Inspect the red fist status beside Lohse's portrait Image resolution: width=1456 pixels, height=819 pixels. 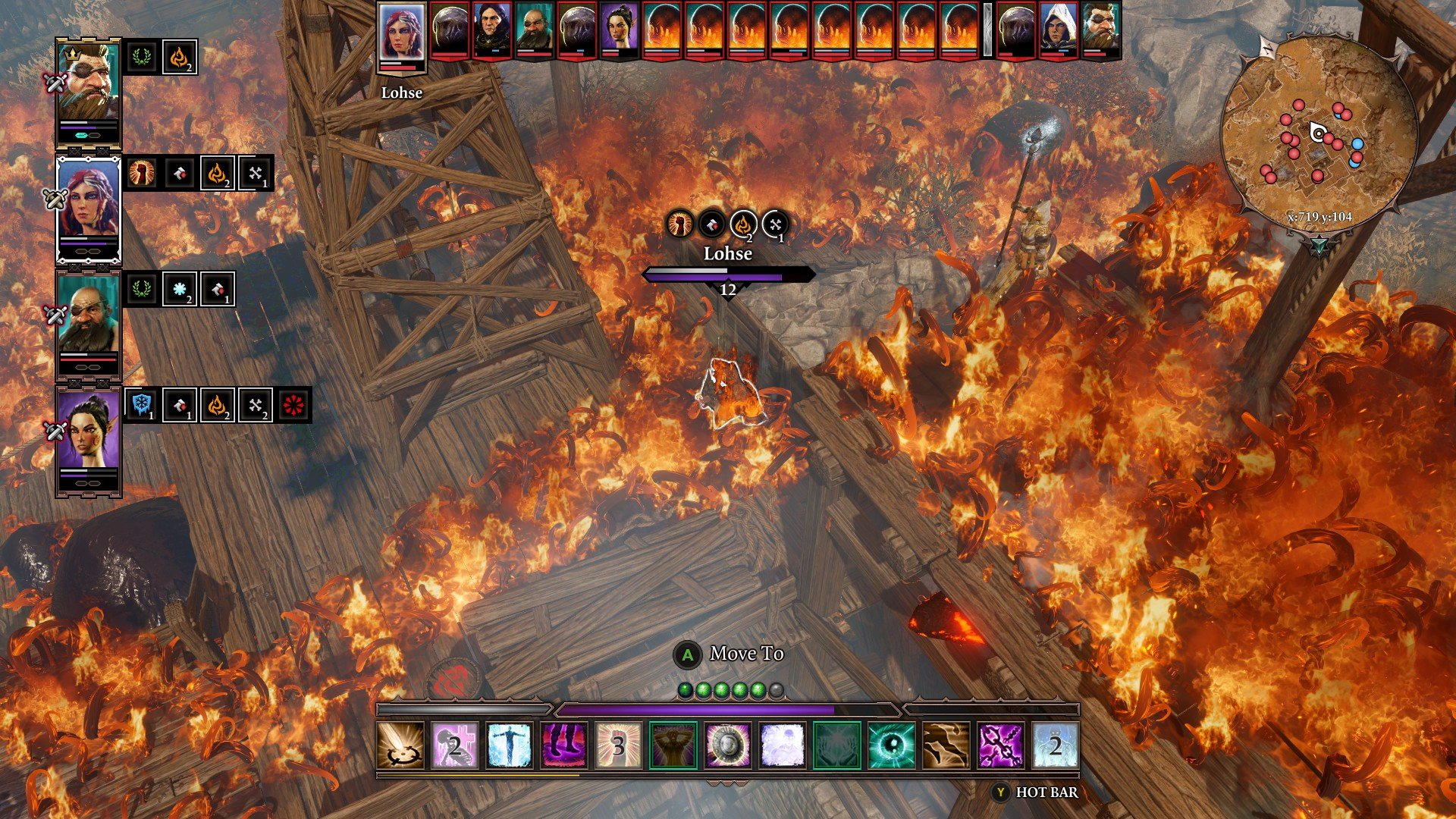[141, 174]
